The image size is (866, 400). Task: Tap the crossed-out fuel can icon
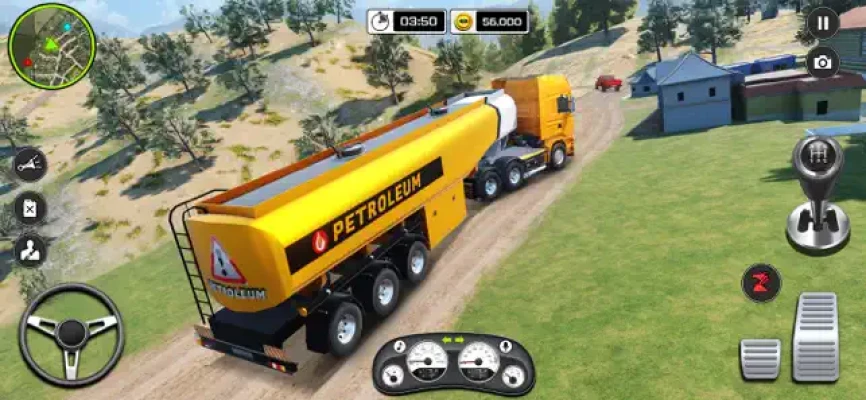coord(30,208)
